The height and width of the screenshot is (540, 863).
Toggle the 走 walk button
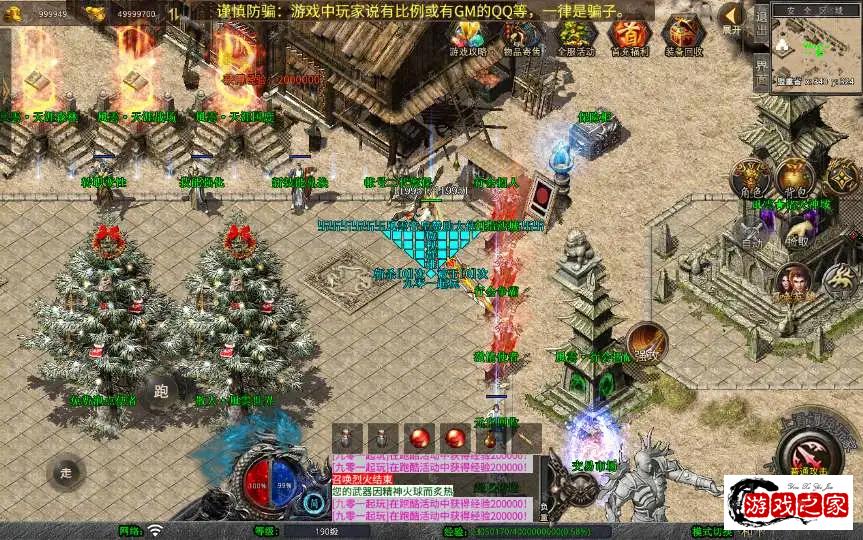67,472
